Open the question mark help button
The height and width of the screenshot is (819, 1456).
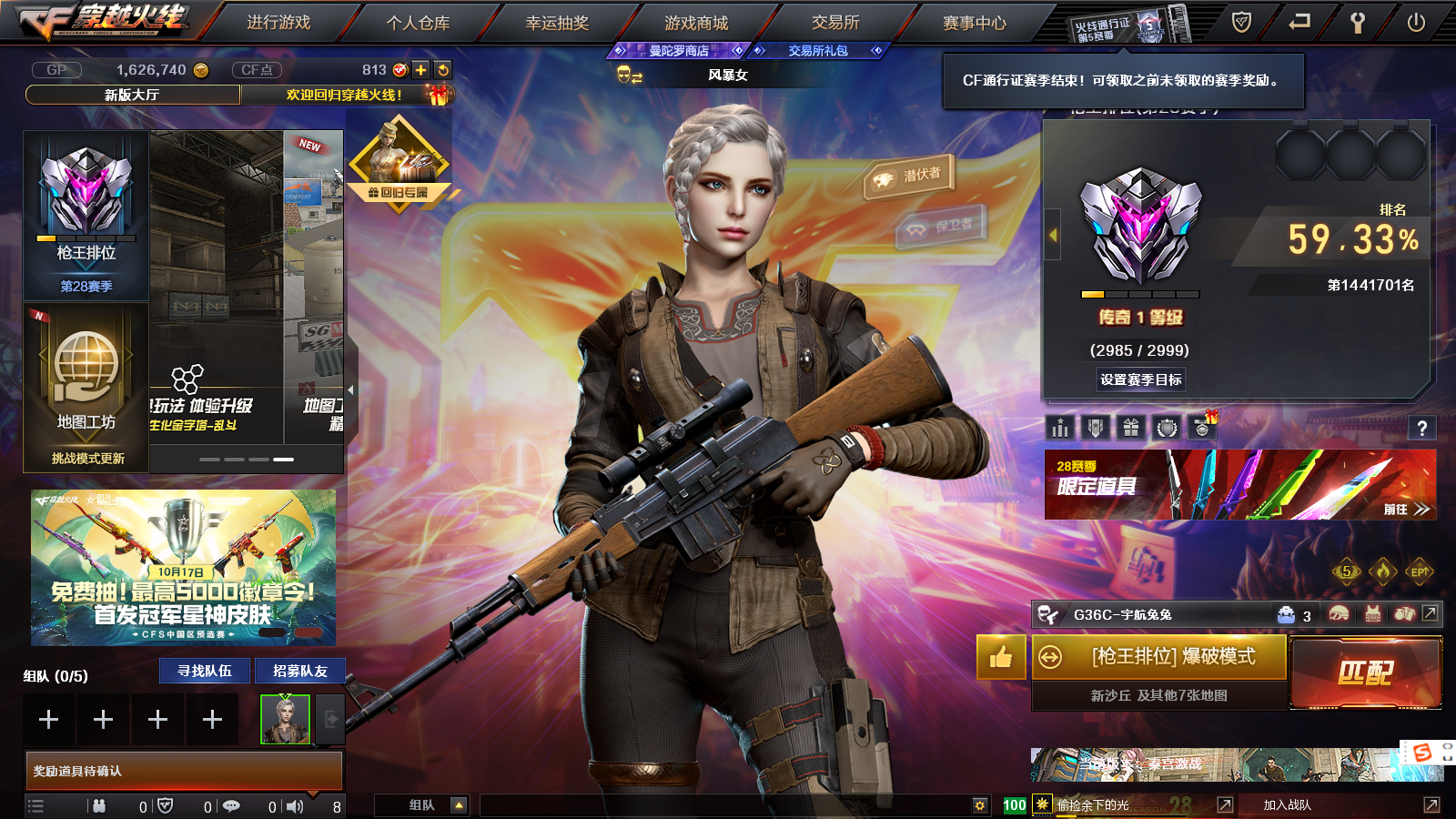1421,429
